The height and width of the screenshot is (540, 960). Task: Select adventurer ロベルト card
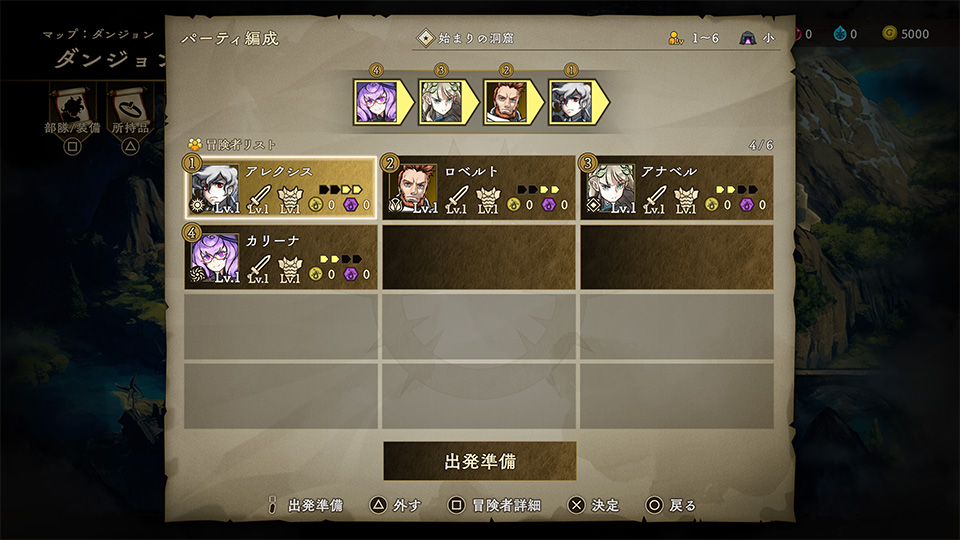(479, 189)
